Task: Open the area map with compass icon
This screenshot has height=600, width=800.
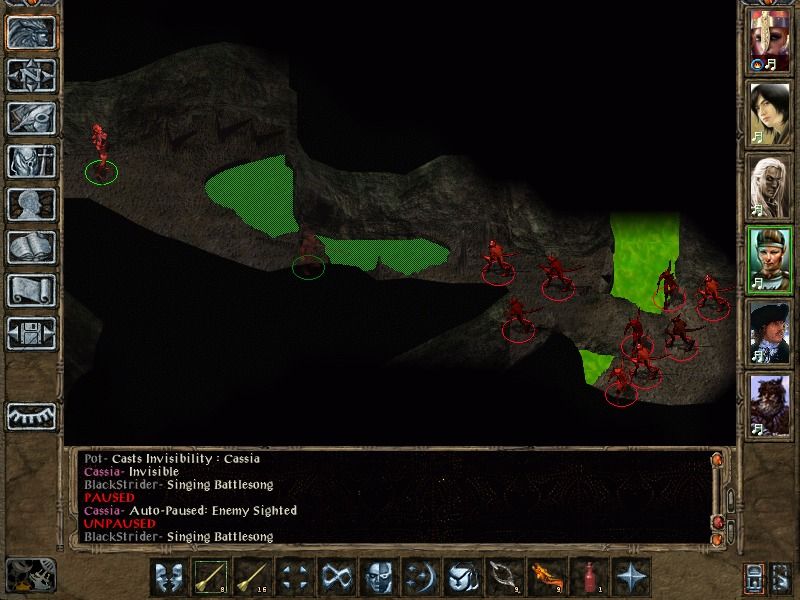Action: point(30,75)
